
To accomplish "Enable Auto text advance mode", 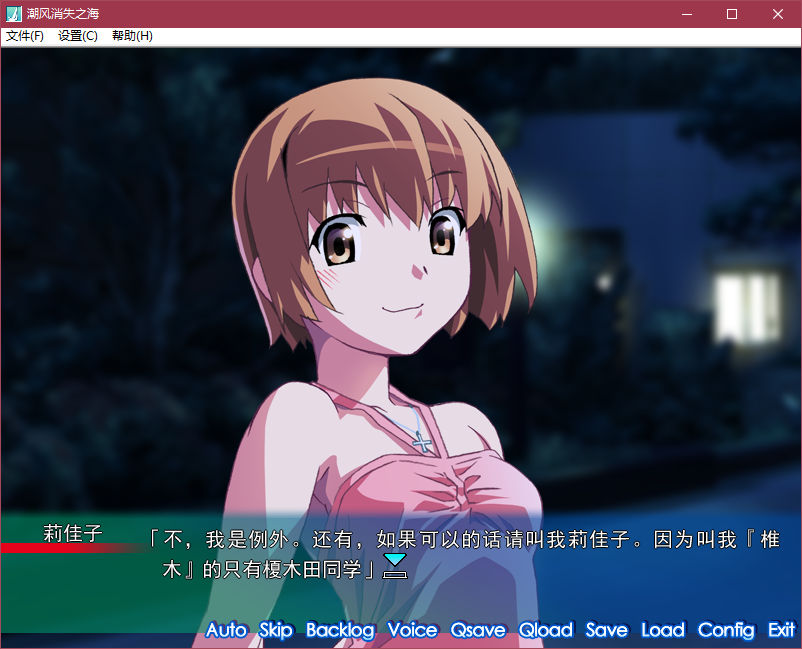I will coord(226,630).
